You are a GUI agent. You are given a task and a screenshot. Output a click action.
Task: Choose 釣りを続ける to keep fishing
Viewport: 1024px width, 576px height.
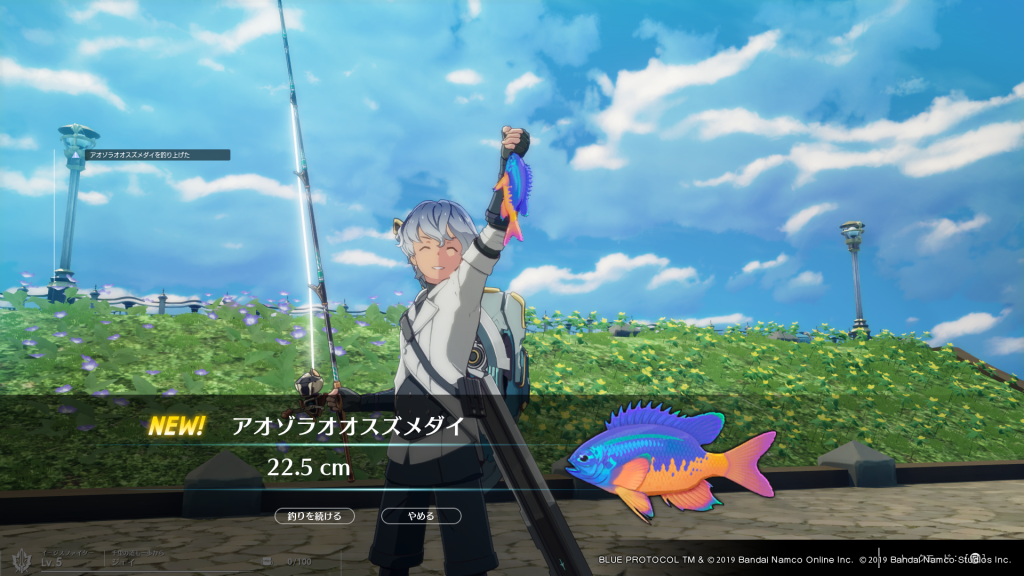(315, 516)
